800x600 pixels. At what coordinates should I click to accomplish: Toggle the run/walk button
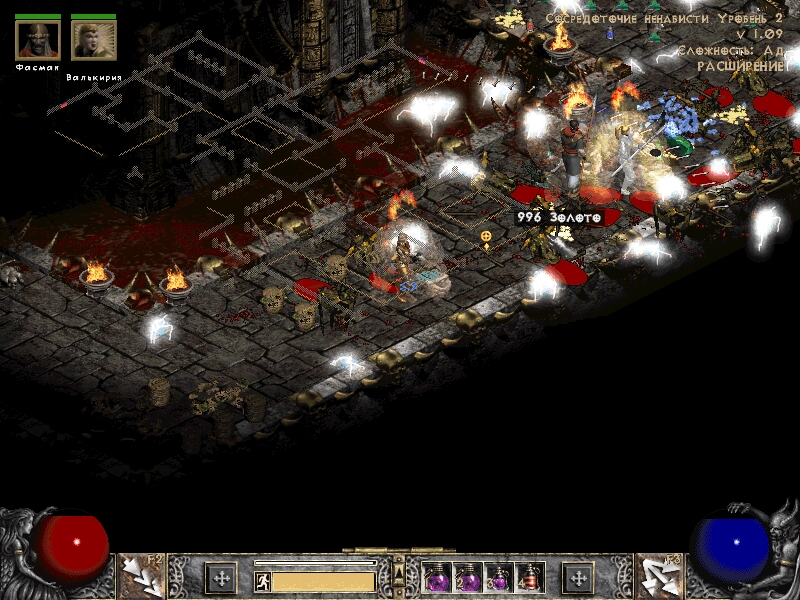pos(263,580)
